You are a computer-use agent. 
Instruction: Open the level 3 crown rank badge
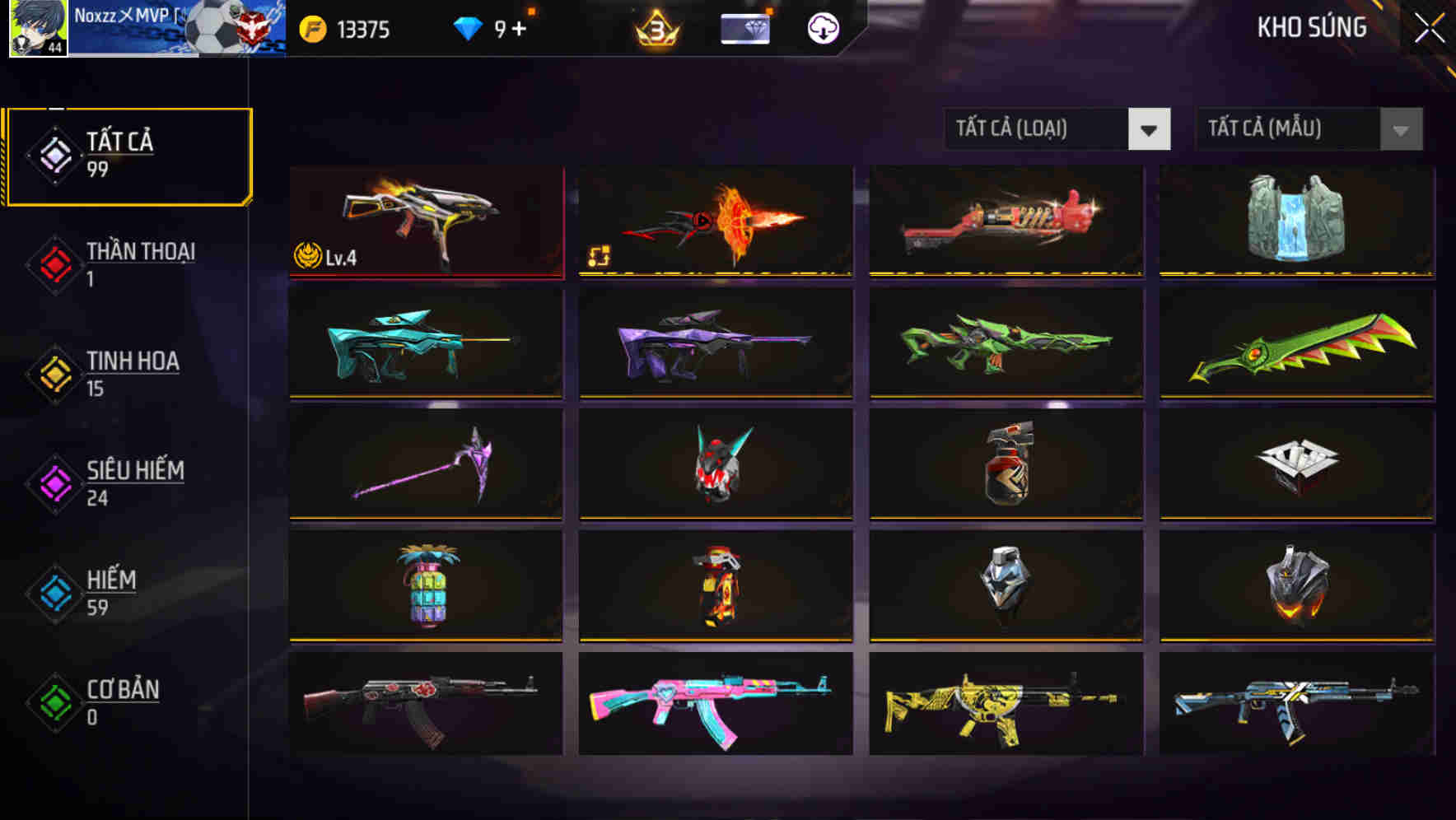point(655,30)
